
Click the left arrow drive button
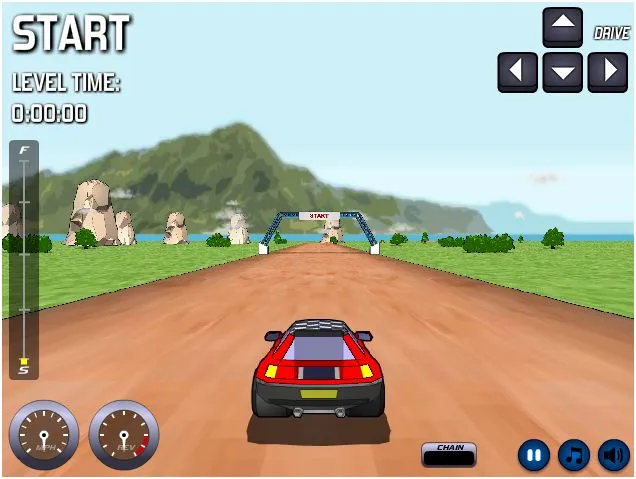pyautogui.click(x=517, y=72)
